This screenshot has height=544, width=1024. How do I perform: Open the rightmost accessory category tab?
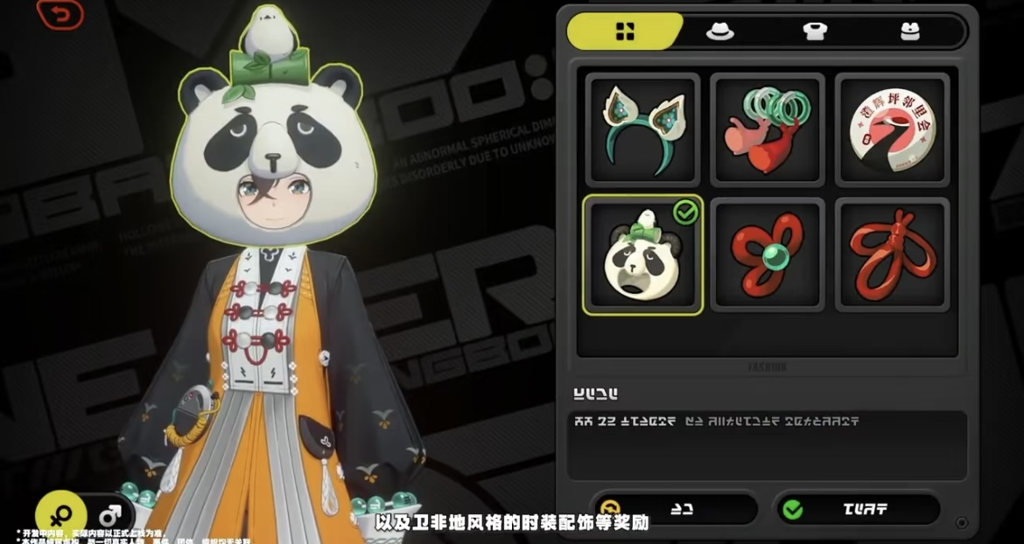point(910,31)
